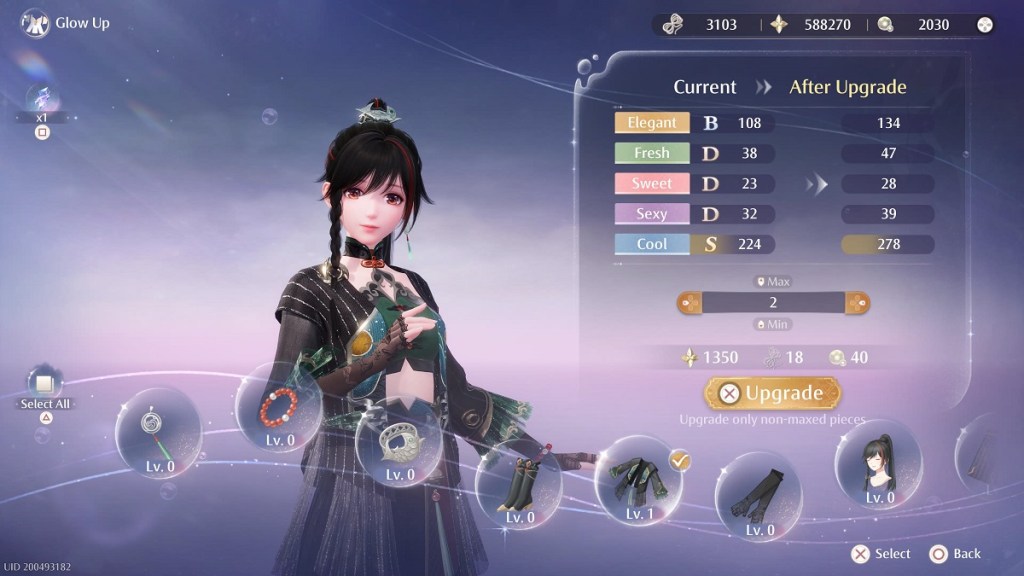
Task: Select the Cool style attribute label
Action: coord(652,244)
